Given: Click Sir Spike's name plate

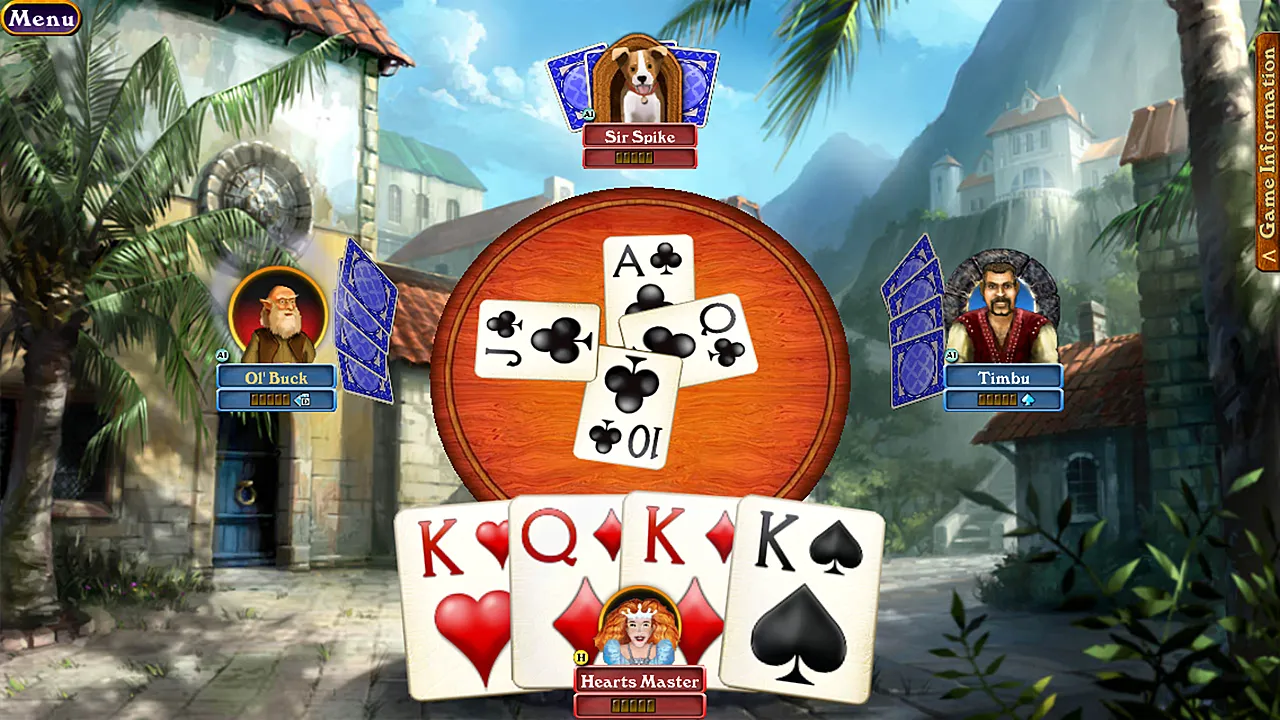Looking at the screenshot, I should pyautogui.click(x=639, y=137).
